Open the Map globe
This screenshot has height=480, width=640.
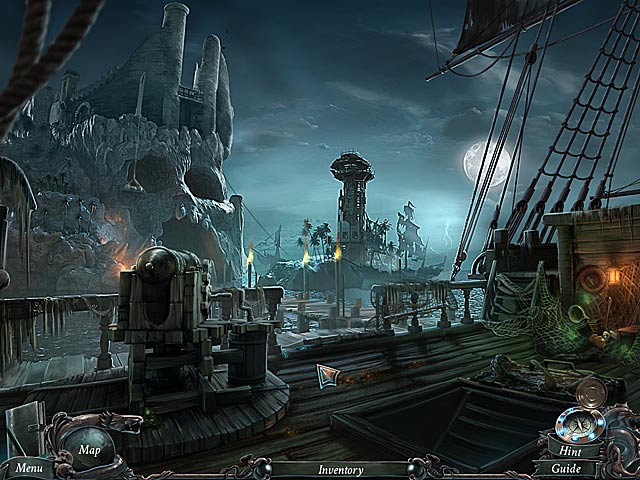click(90, 448)
